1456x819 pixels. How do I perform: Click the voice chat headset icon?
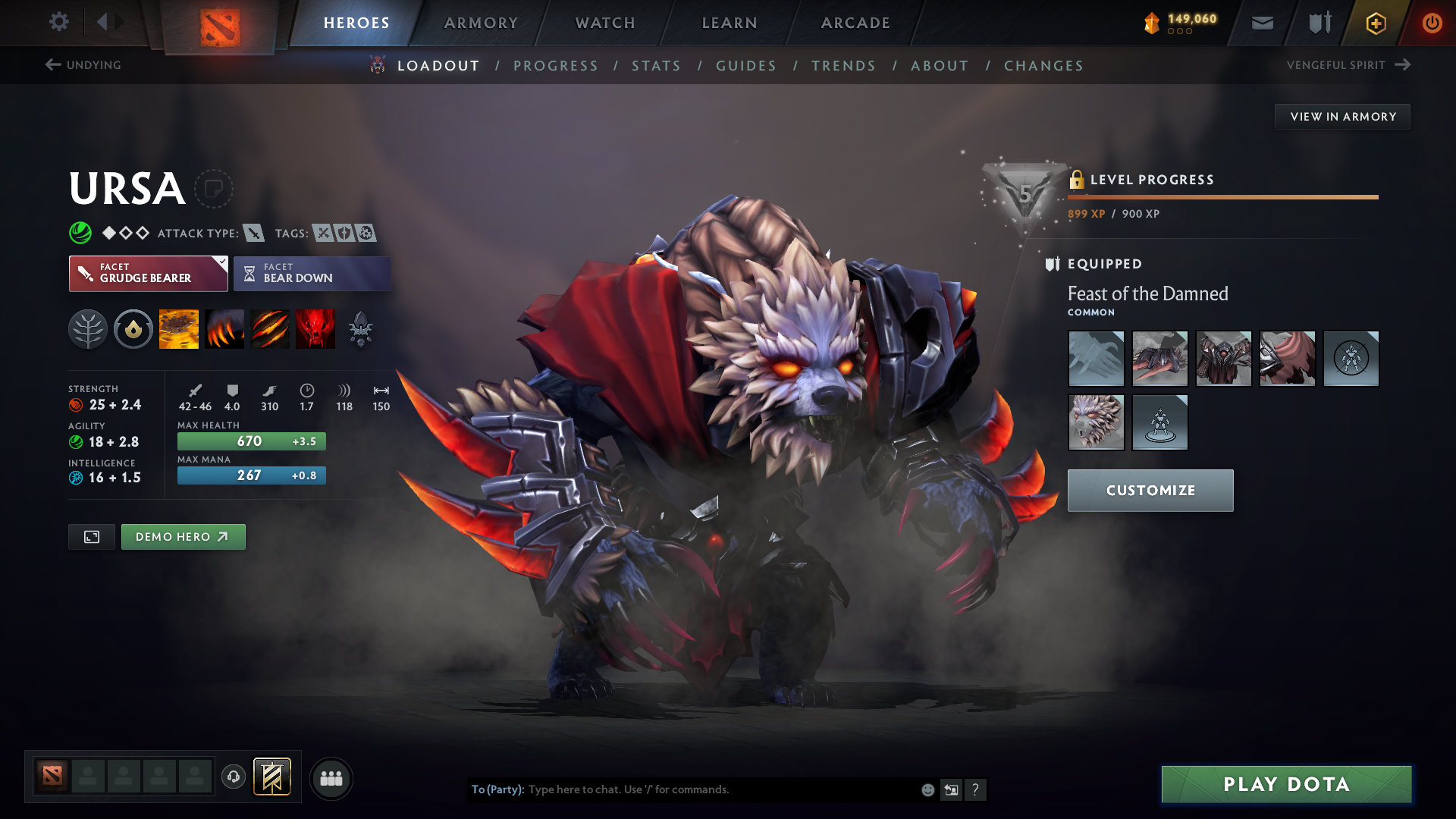coord(234,778)
